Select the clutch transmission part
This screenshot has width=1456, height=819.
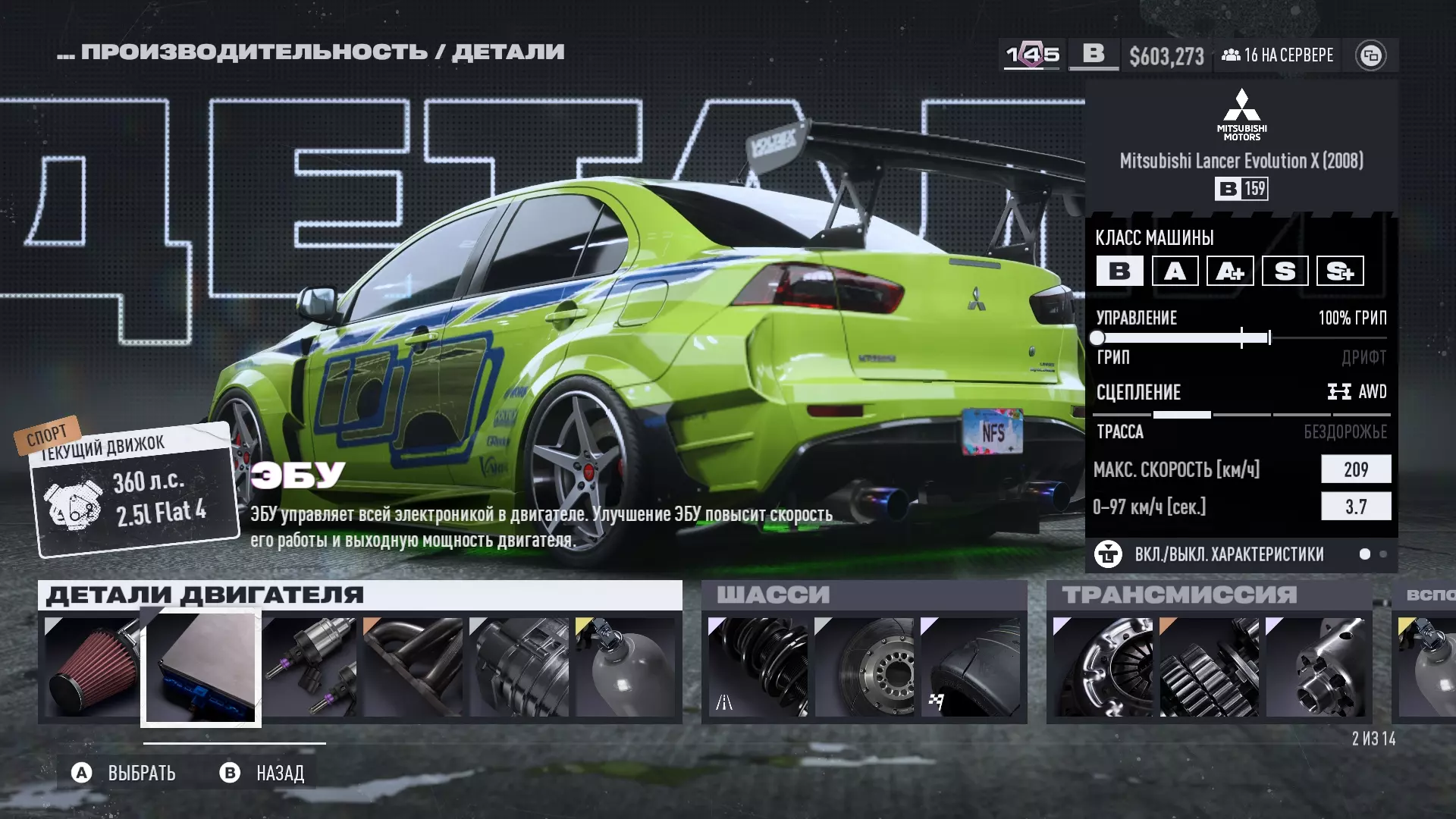1103,667
